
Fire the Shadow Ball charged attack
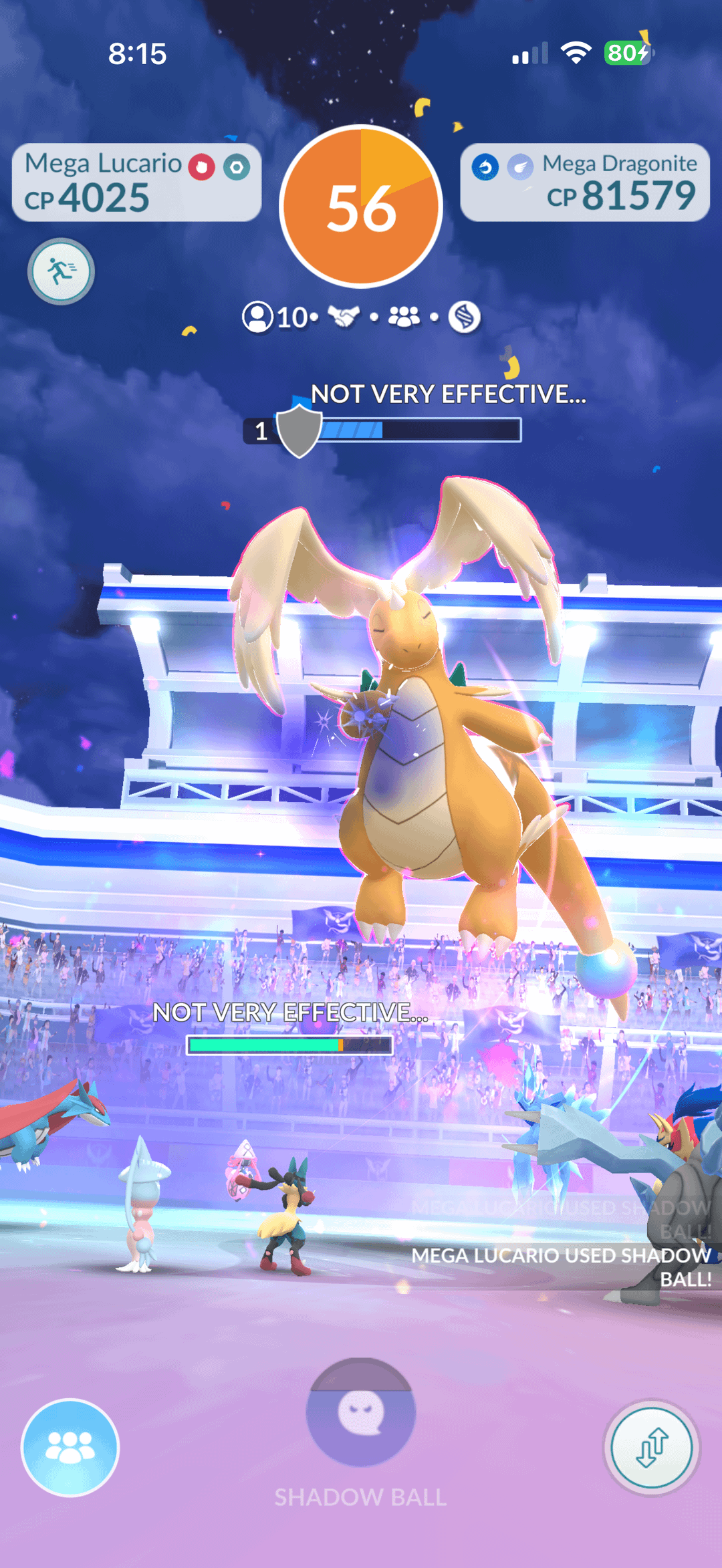(x=361, y=1413)
